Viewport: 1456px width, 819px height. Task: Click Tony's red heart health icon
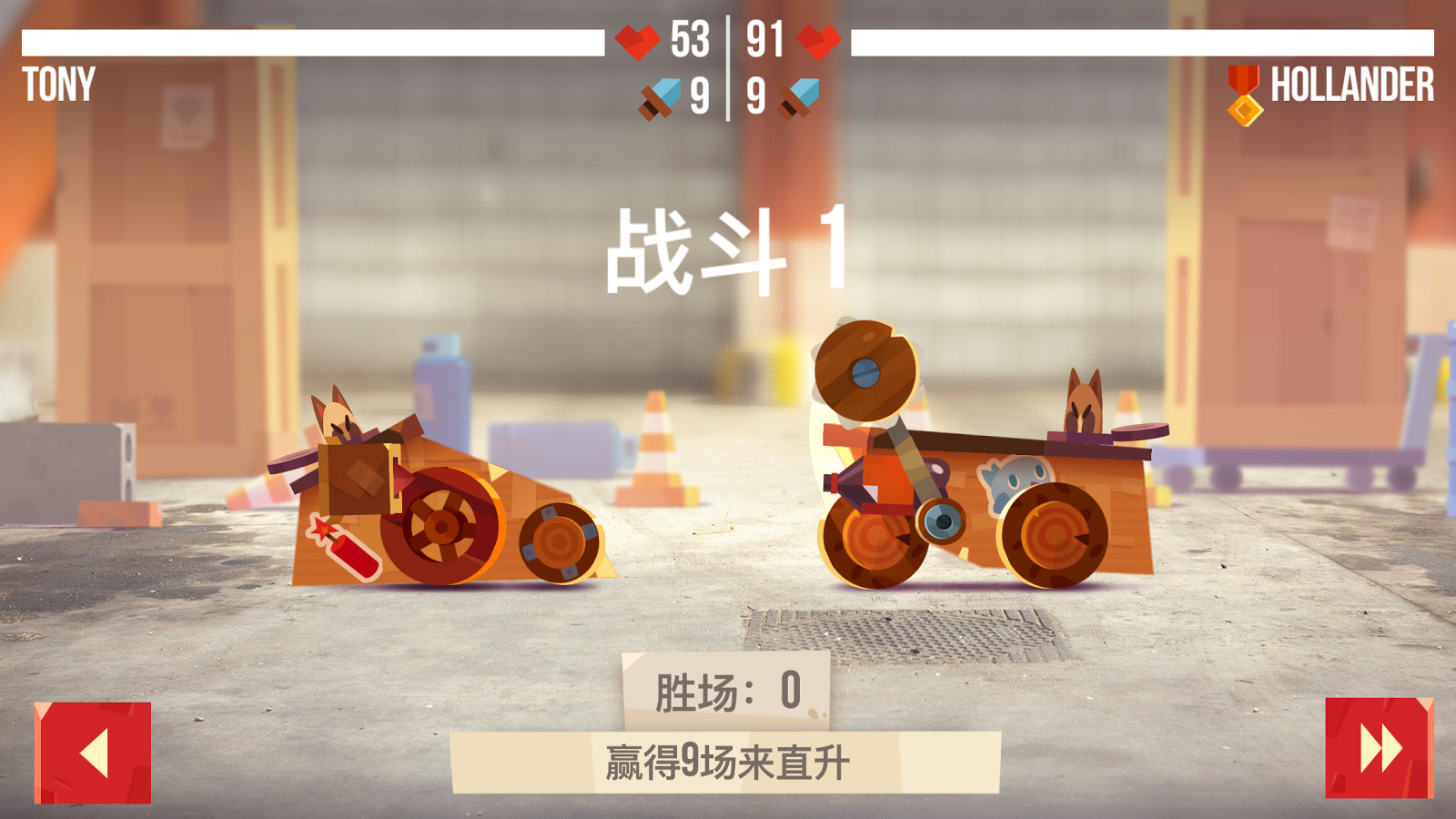click(x=637, y=40)
